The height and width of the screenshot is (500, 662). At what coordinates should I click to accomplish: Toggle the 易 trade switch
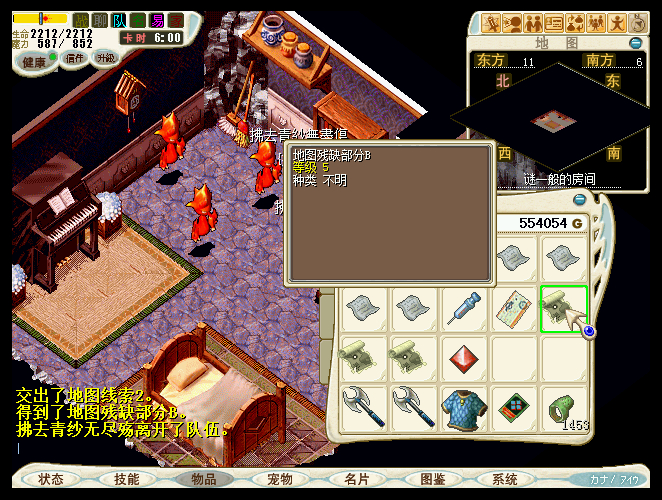(x=156, y=20)
